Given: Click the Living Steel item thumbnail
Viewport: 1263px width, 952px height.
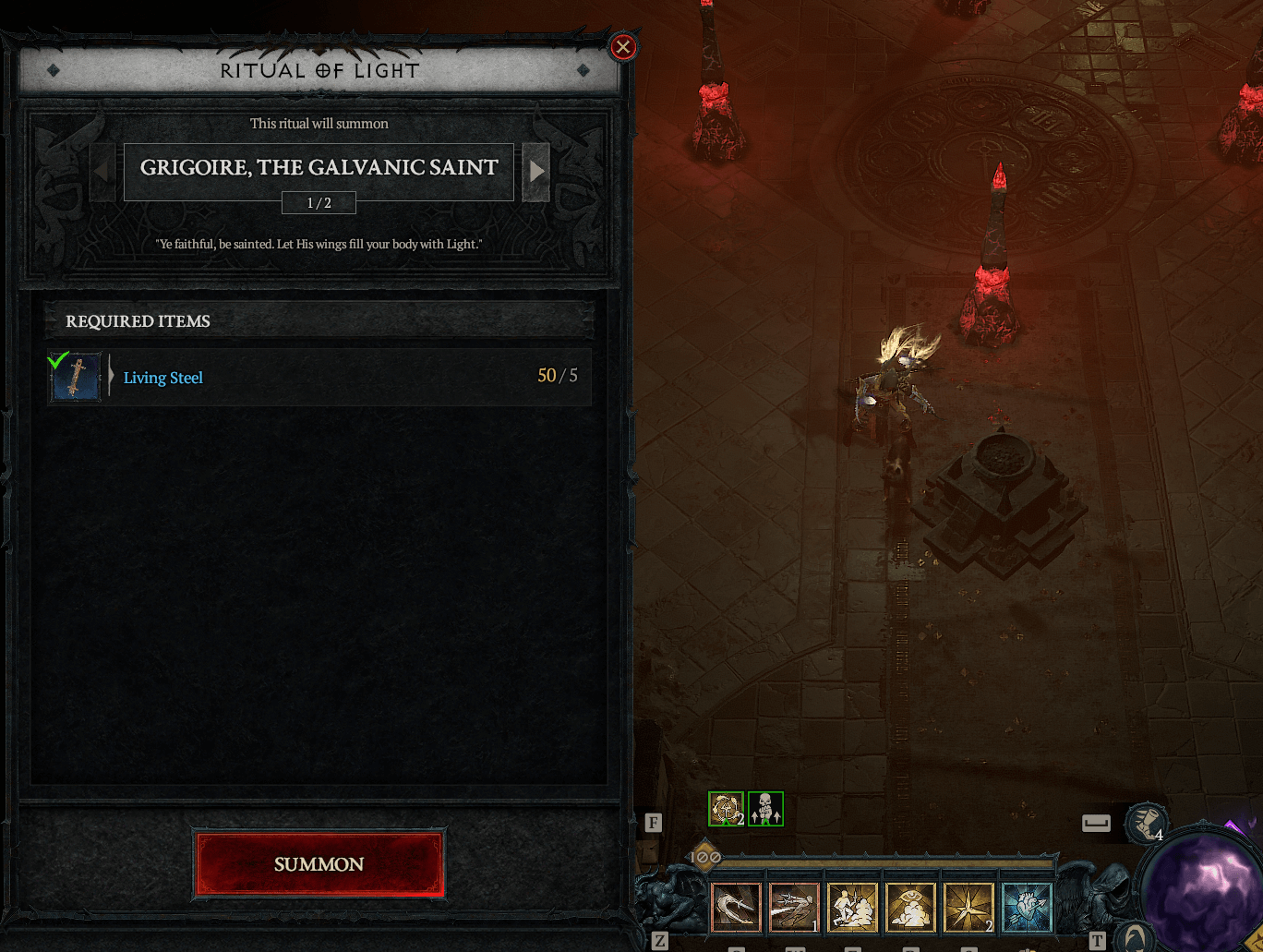Looking at the screenshot, I should 76,377.
